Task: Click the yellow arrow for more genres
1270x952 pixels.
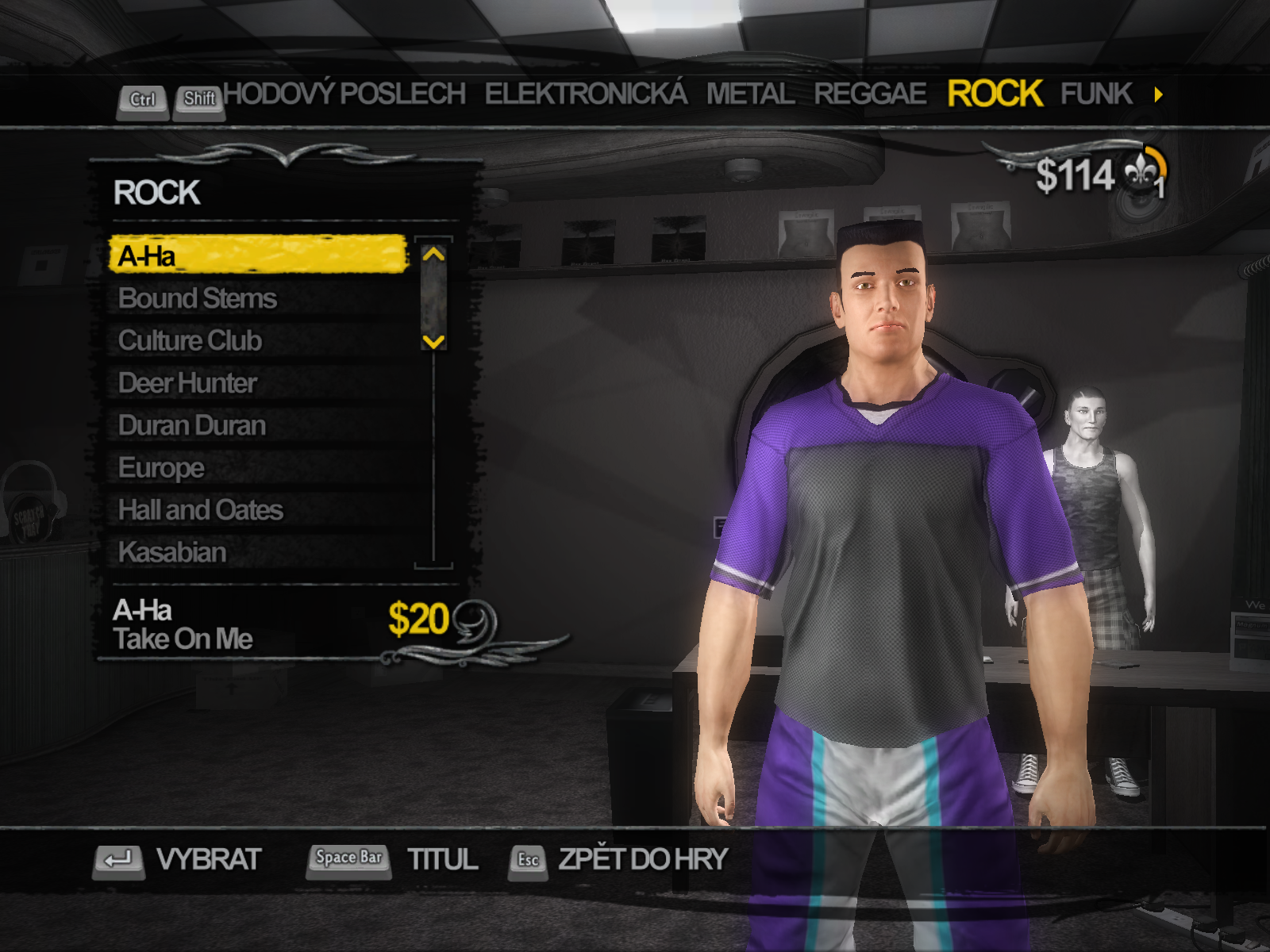Action: pyautogui.click(x=1159, y=95)
